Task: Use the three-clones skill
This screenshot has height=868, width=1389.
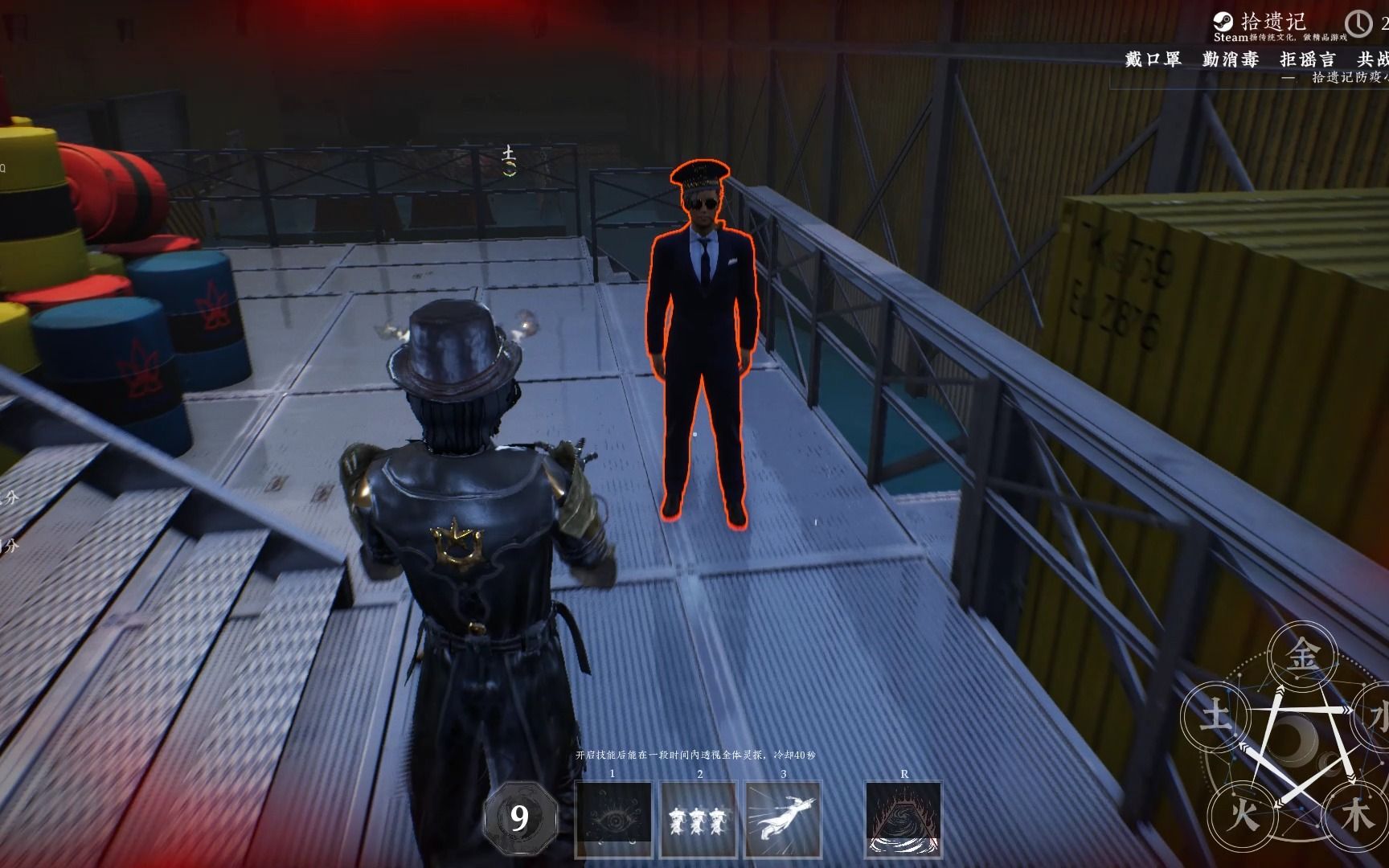Action: 699,819
